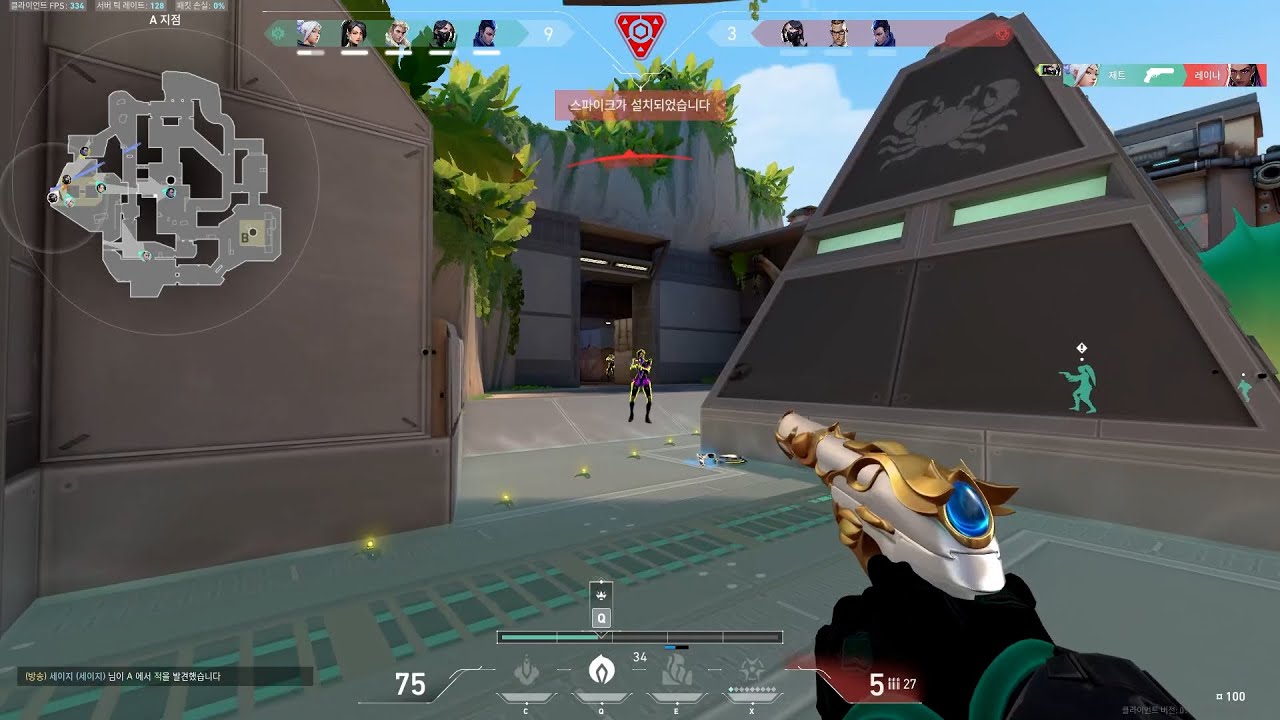Select the black-haired Sage portrait in team bar
This screenshot has height=720, width=1280.
coord(353,34)
